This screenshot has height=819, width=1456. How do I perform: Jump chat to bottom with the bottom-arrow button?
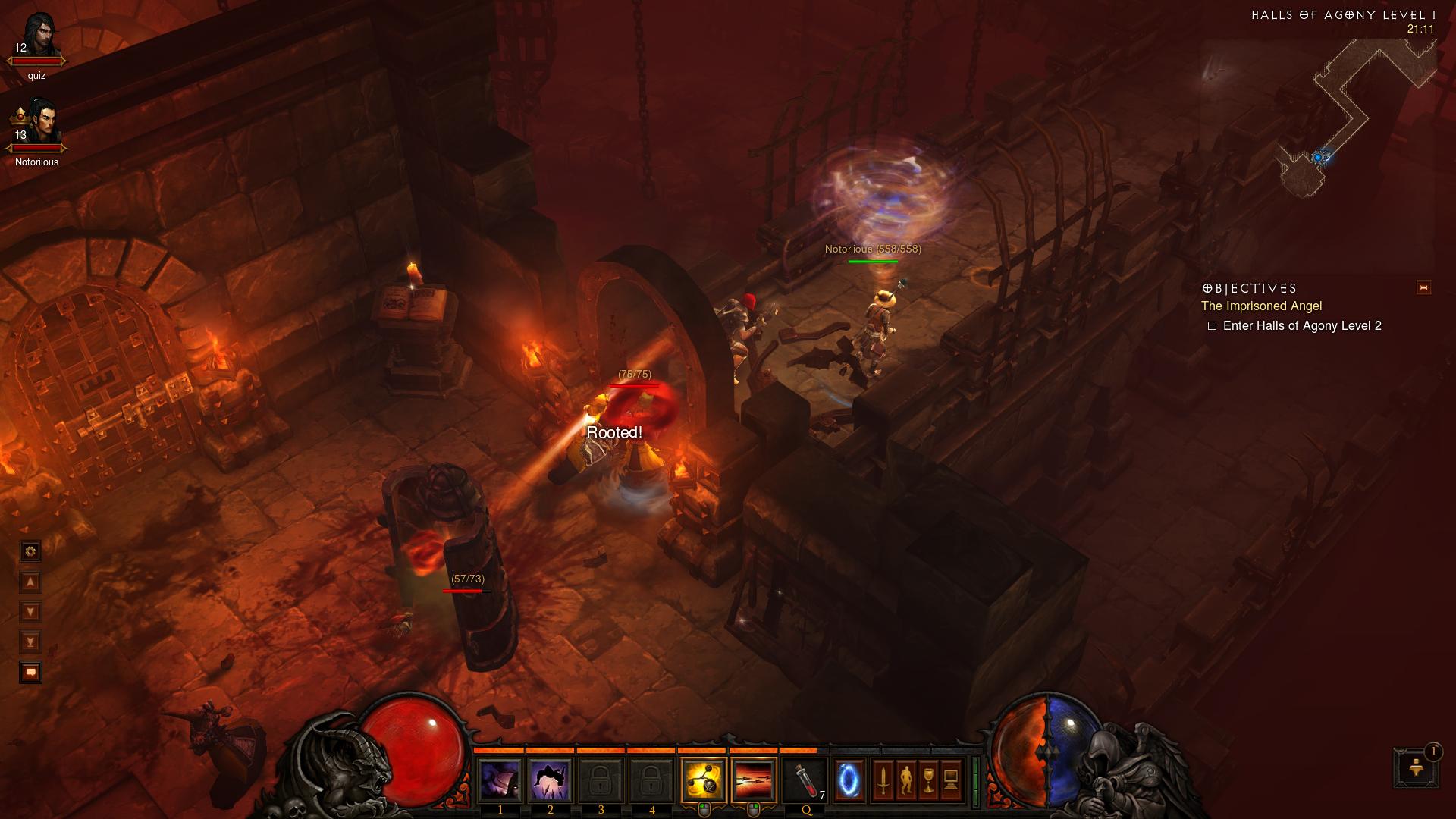point(31,642)
